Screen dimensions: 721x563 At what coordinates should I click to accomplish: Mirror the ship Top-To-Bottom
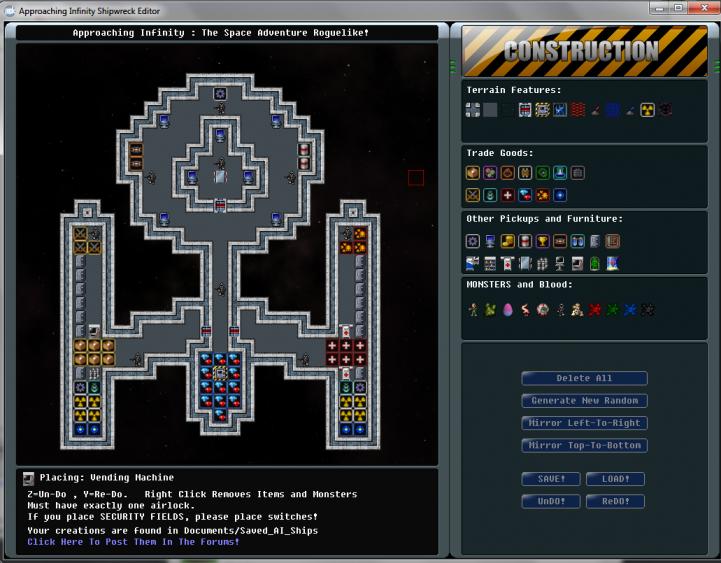coord(584,445)
